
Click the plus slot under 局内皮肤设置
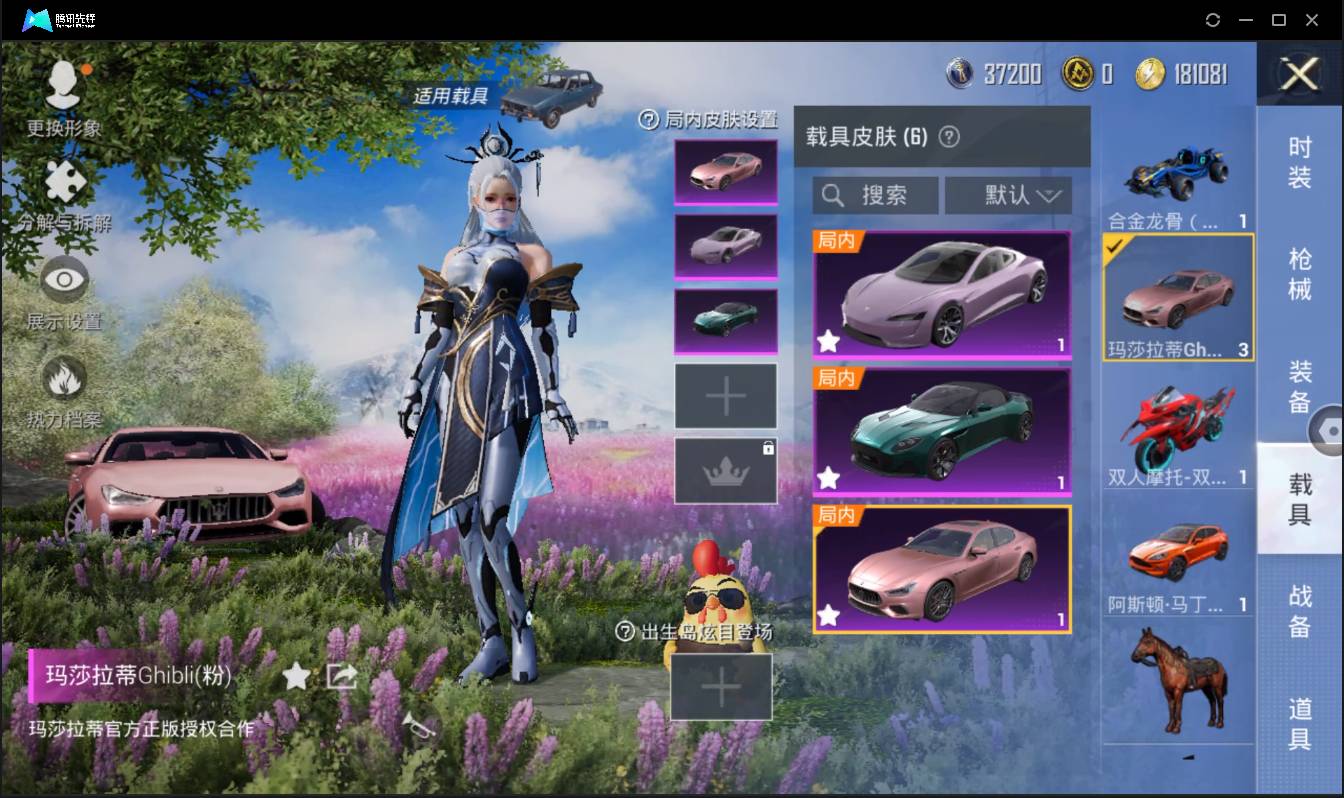coord(725,395)
